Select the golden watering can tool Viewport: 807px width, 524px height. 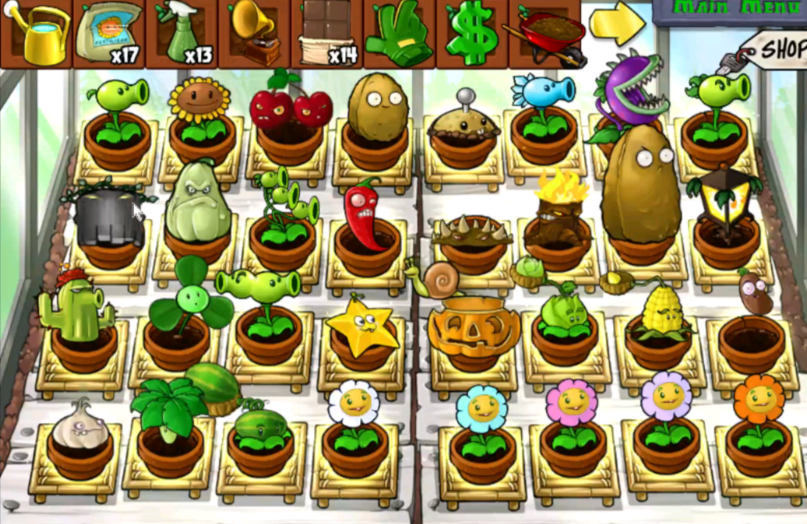tap(37, 33)
